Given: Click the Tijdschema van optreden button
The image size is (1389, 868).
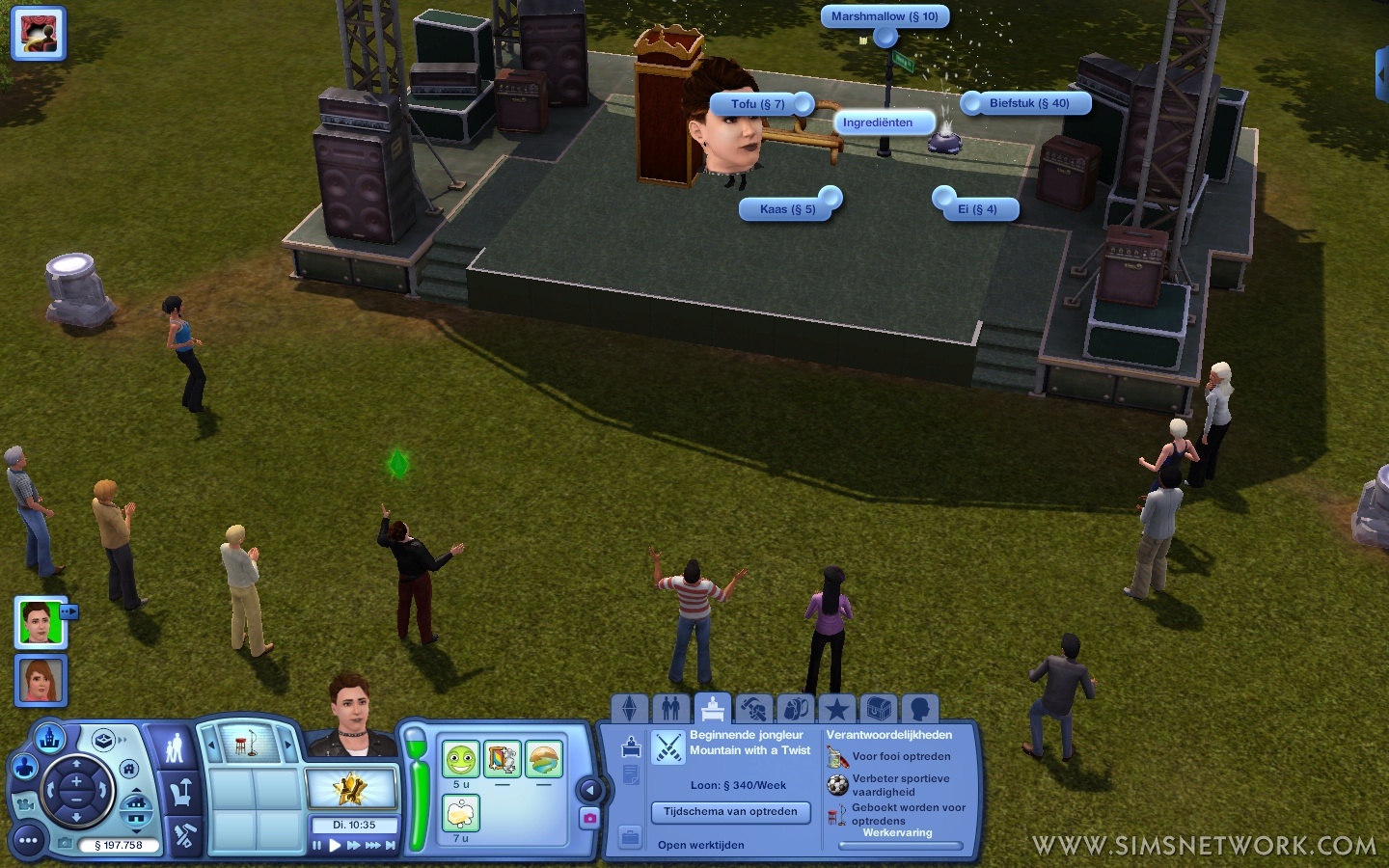Looking at the screenshot, I should (730, 812).
